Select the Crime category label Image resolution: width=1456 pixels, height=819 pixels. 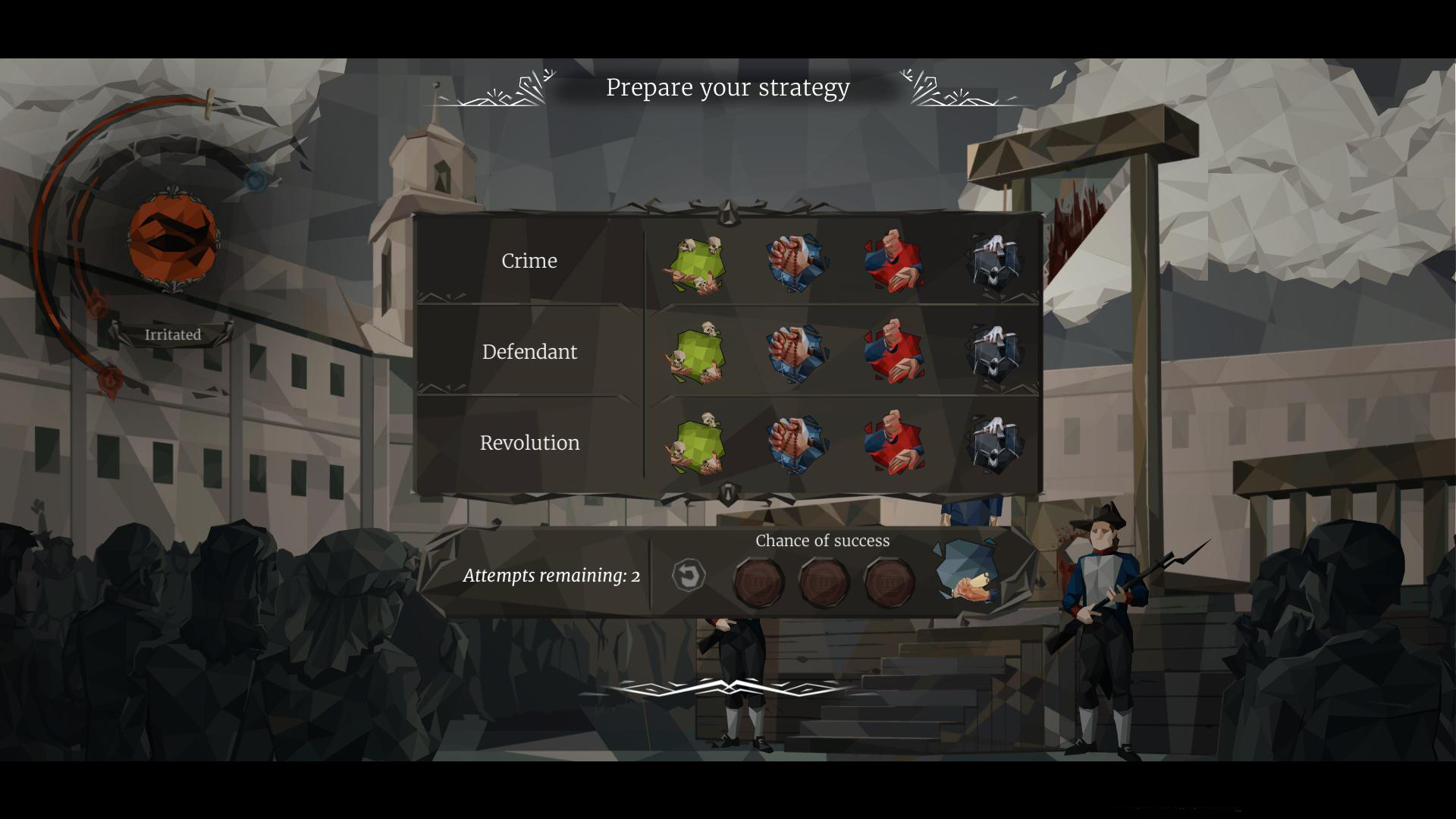[x=529, y=261]
